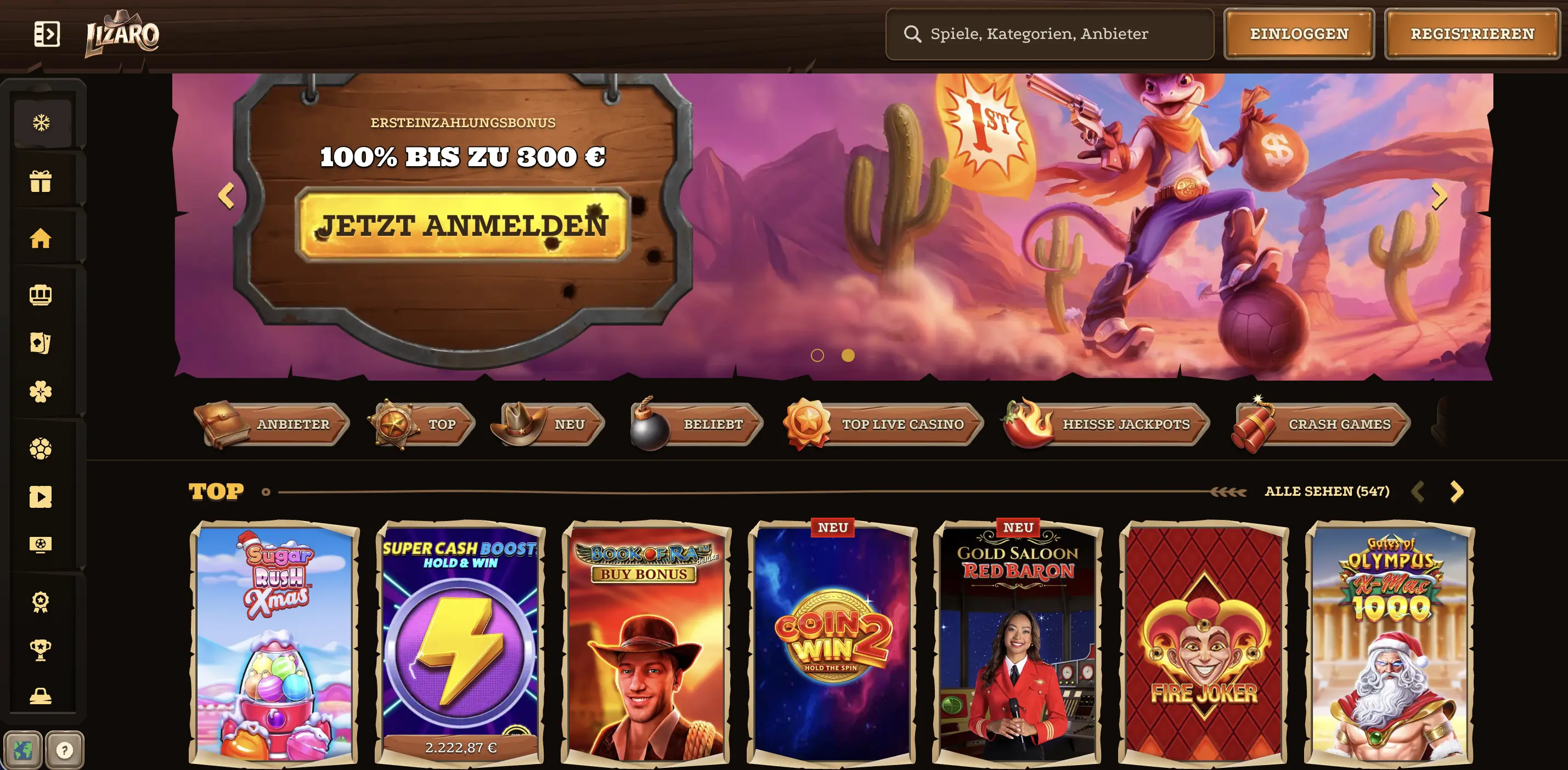
Task: Select the Anbieter category
Action: coord(272,424)
